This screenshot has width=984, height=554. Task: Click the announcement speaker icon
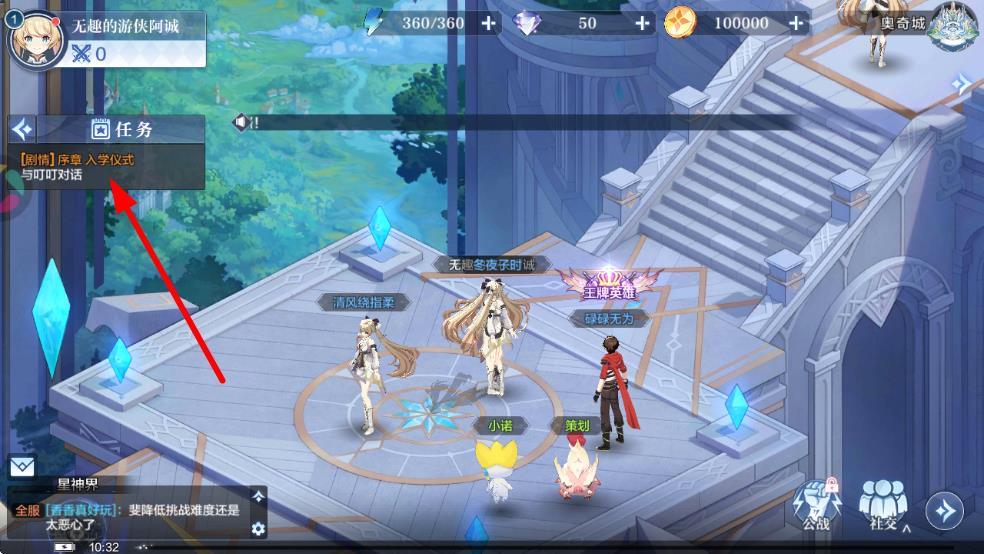(x=241, y=122)
